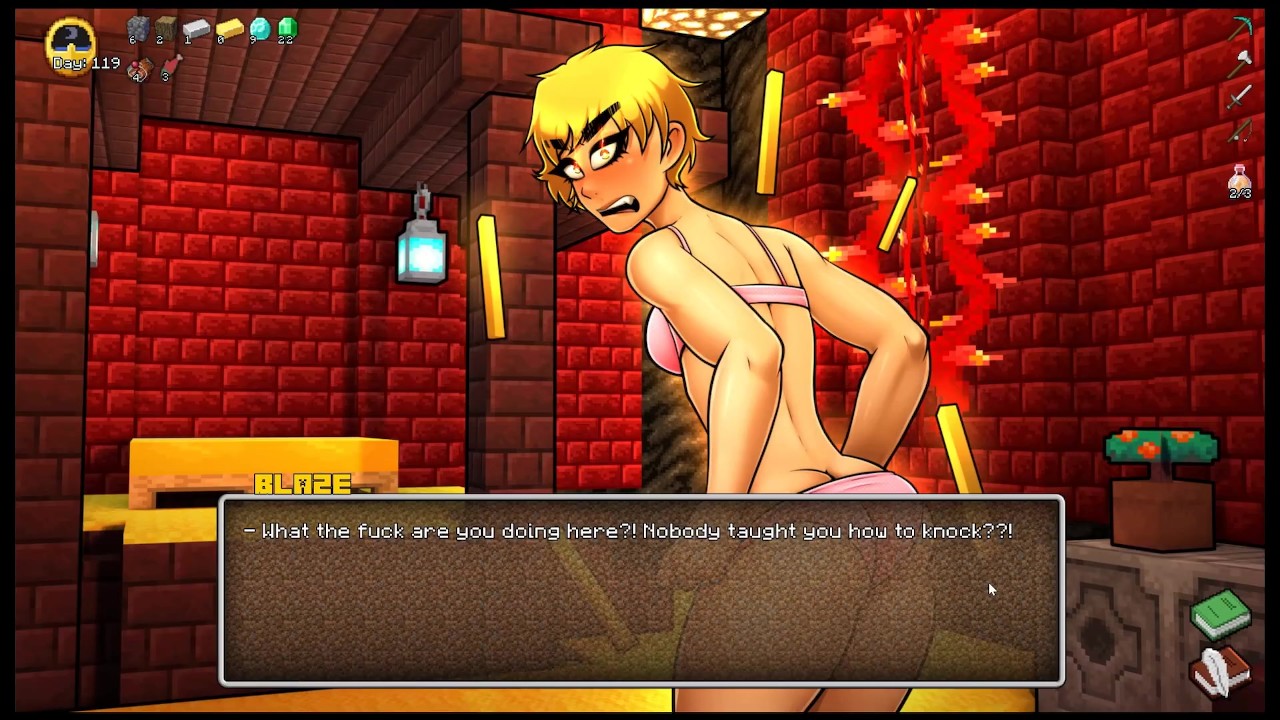The width and height of the screenshot is (1280, 720).
Task: Select the emerald resource icon
Action: 288,30
